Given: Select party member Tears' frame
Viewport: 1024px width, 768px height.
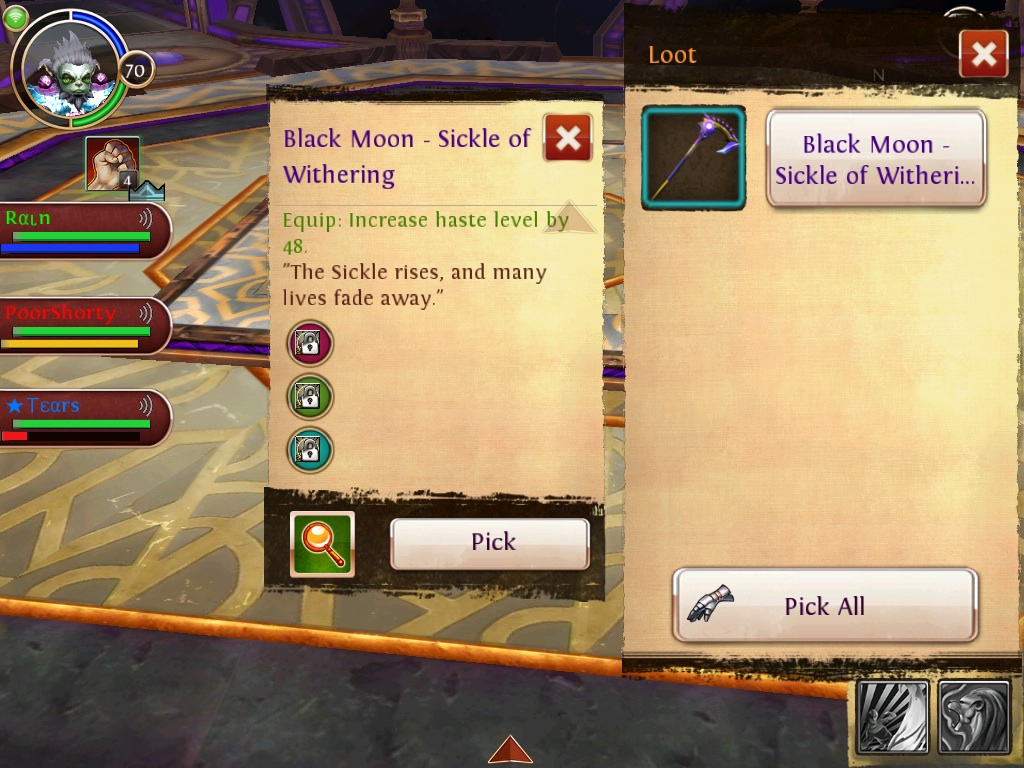Looking at the screenshot, I should click(80, 419).
